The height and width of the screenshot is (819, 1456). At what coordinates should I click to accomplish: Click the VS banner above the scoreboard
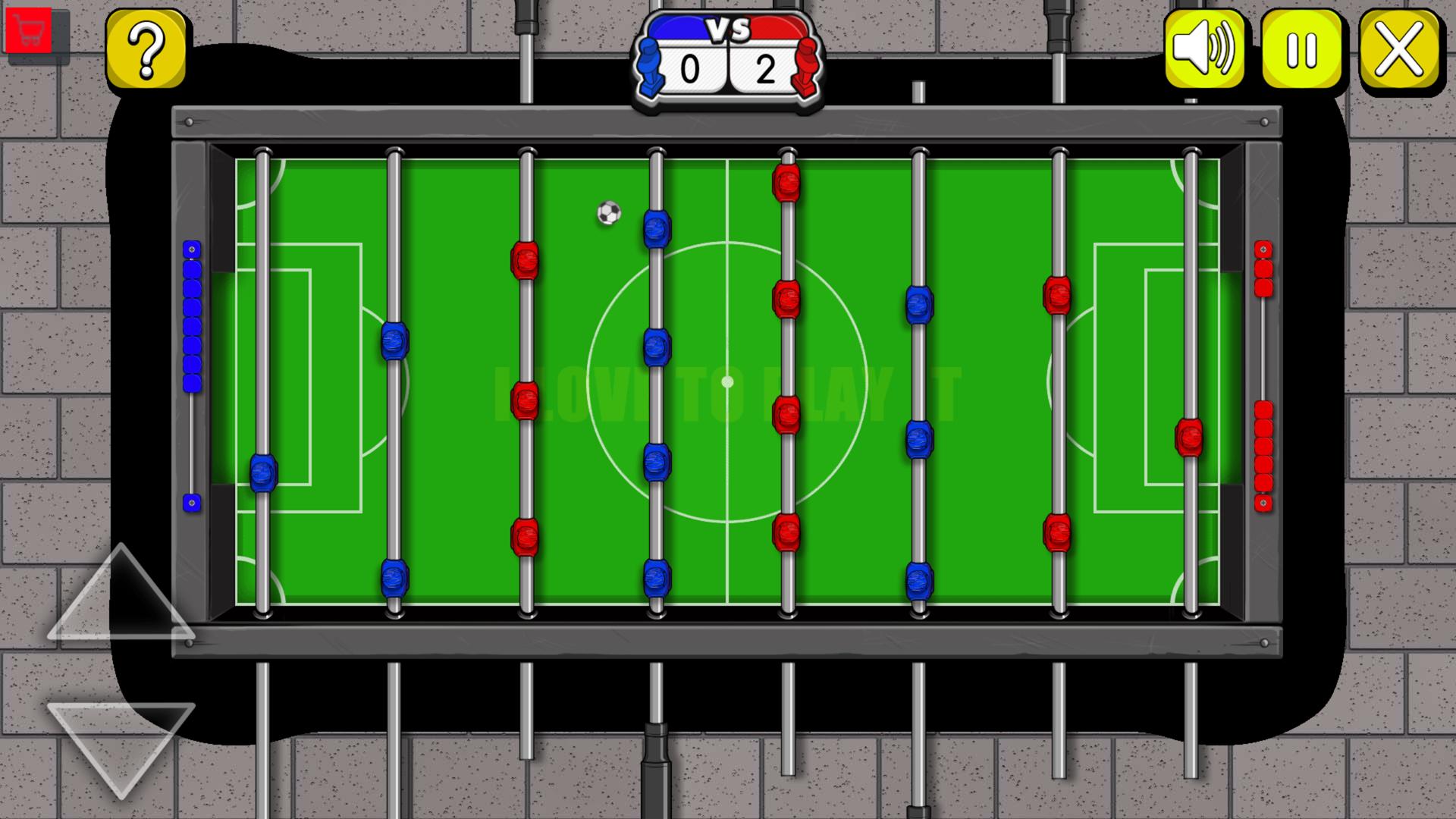(727, 29)
